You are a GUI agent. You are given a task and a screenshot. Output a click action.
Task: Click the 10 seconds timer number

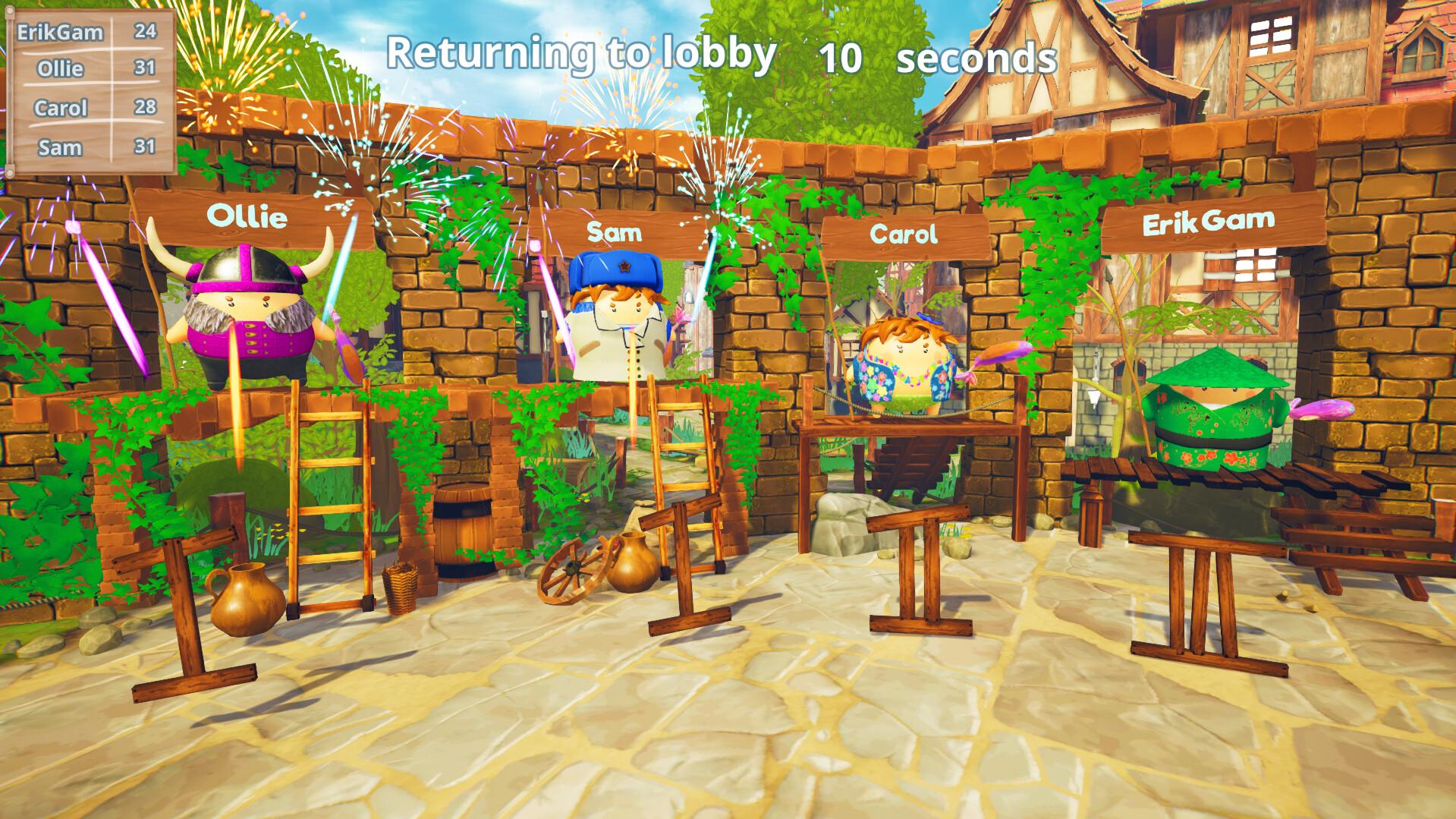click(841, 56)
